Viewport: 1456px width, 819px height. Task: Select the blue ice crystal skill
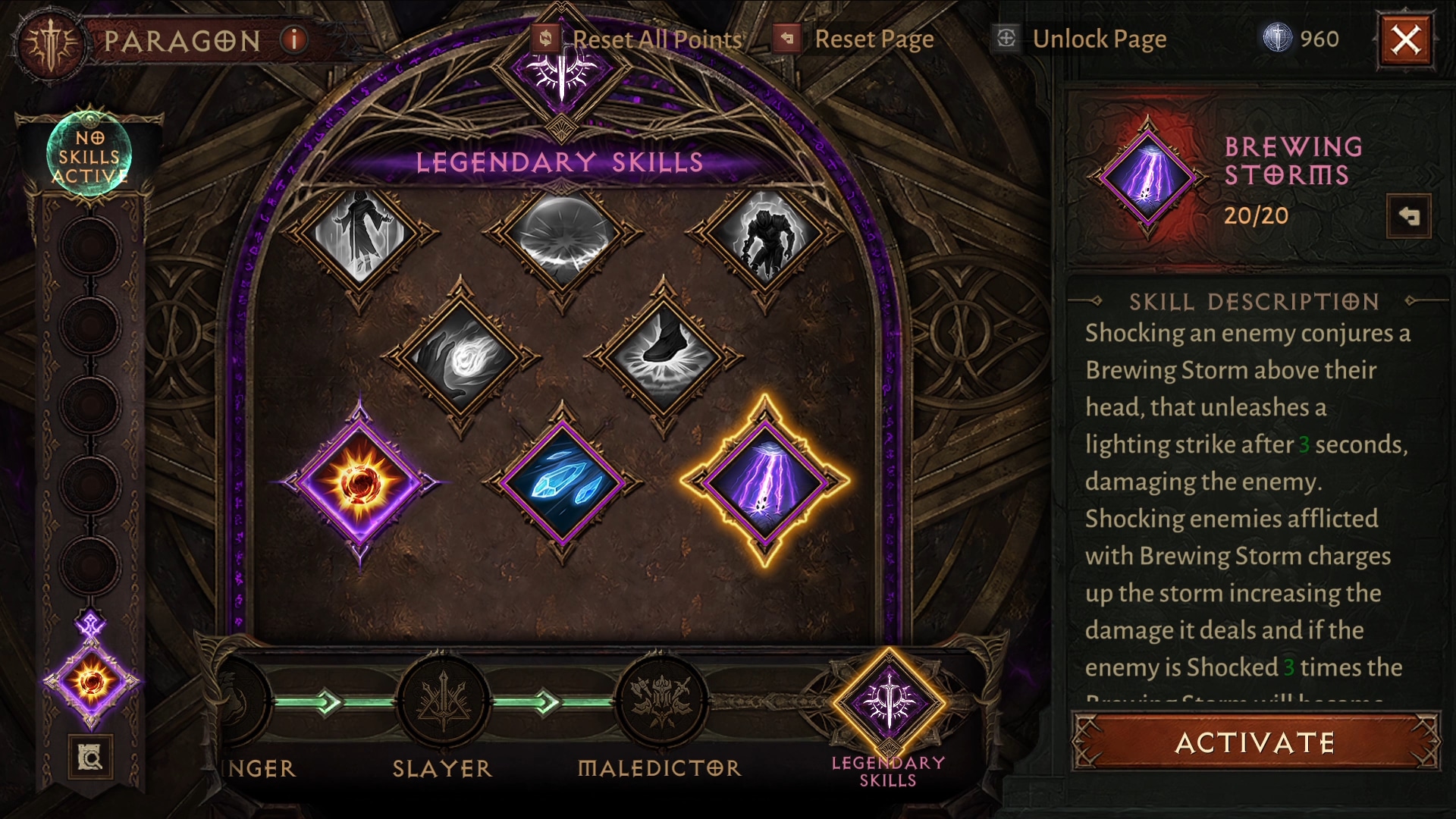pyautogui.click(x=562, y=482)
